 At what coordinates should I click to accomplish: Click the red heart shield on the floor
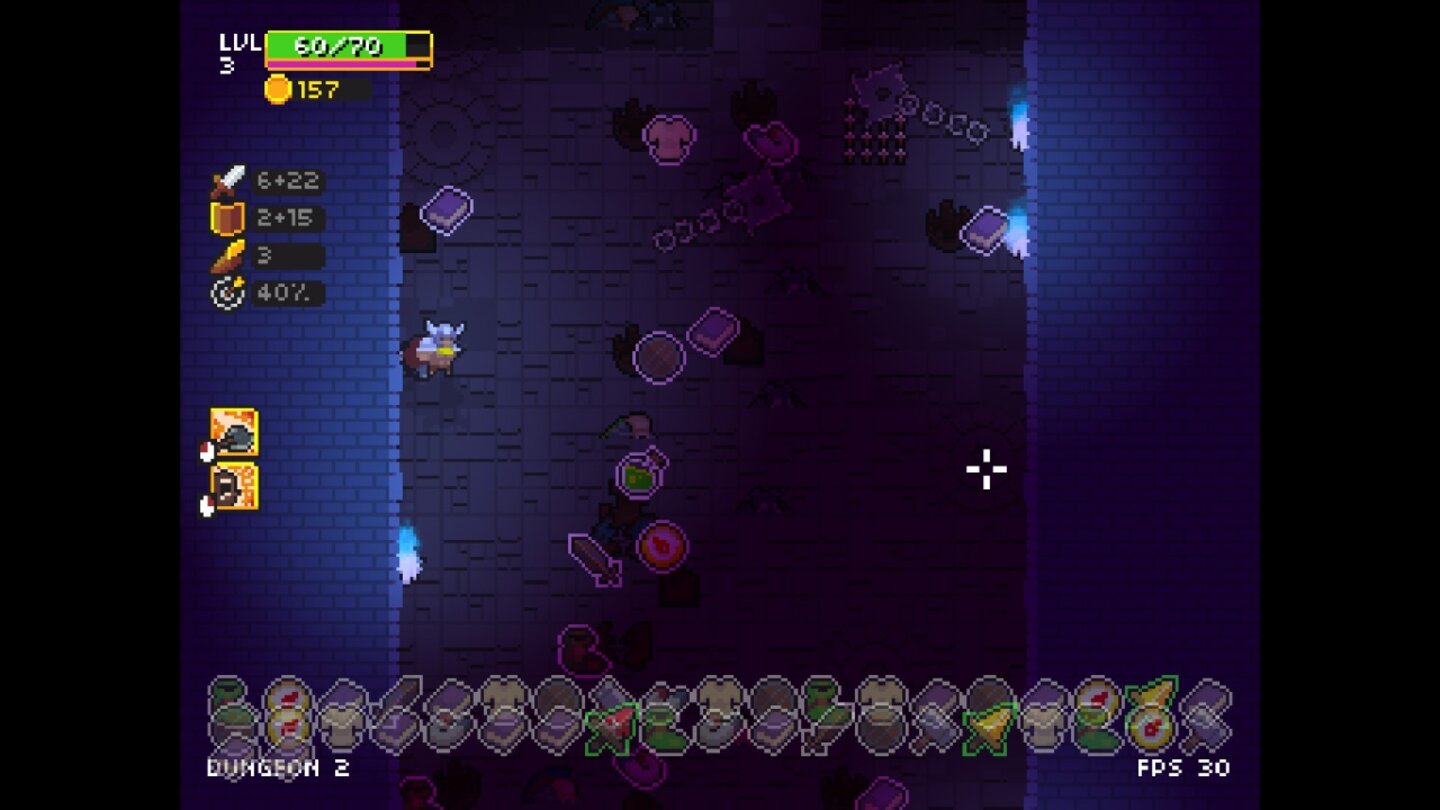665,548
